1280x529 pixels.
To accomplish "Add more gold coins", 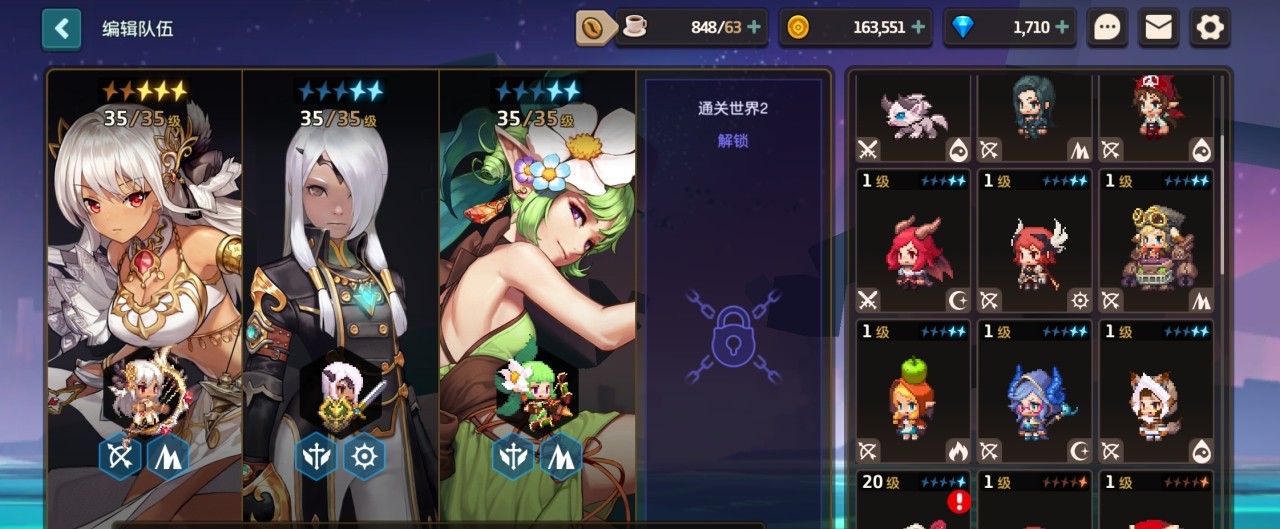I will [918, 28].
